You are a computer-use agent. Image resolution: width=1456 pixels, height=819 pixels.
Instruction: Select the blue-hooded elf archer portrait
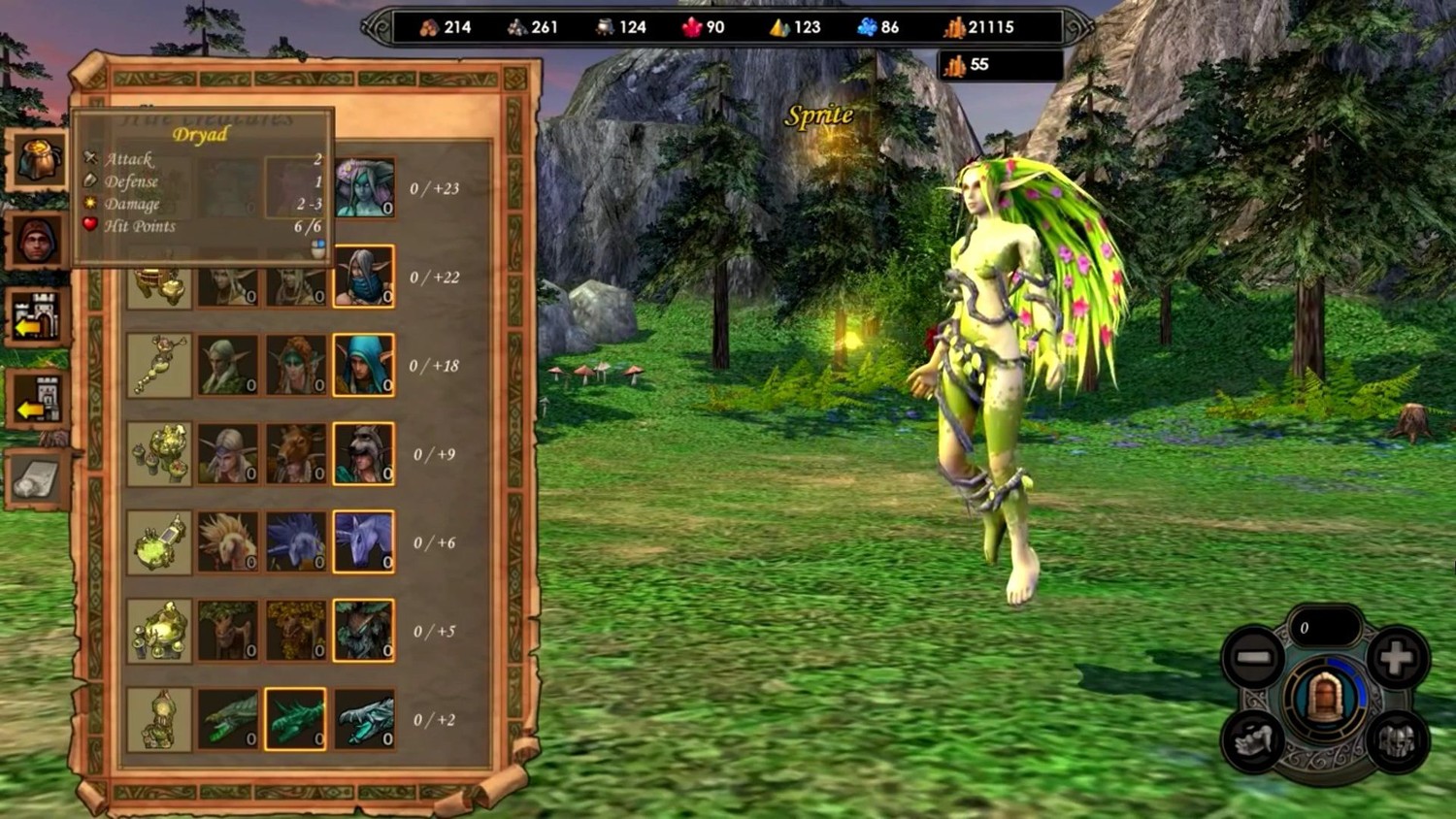coord(364,365)
